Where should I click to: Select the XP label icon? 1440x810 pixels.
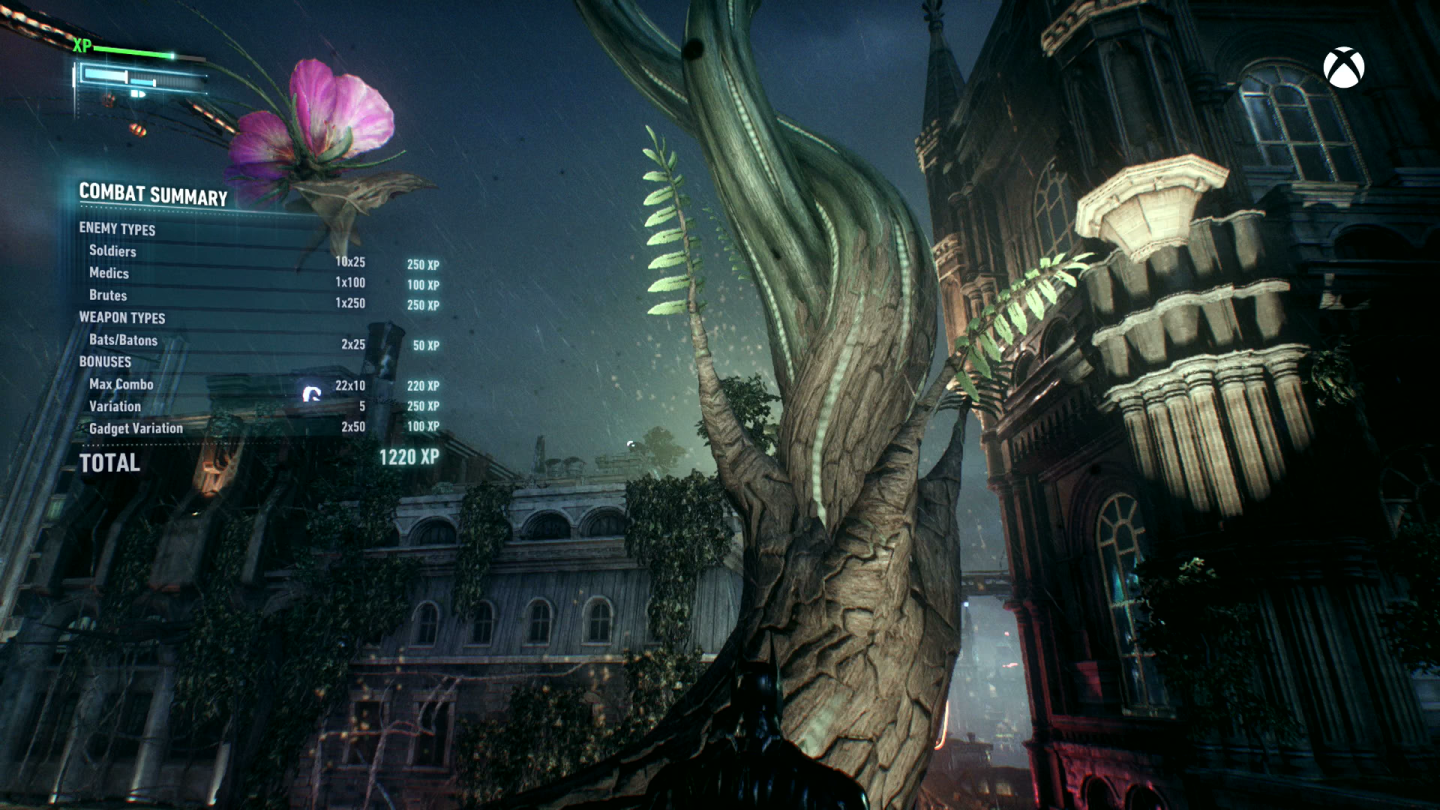[x=84, y=45]
